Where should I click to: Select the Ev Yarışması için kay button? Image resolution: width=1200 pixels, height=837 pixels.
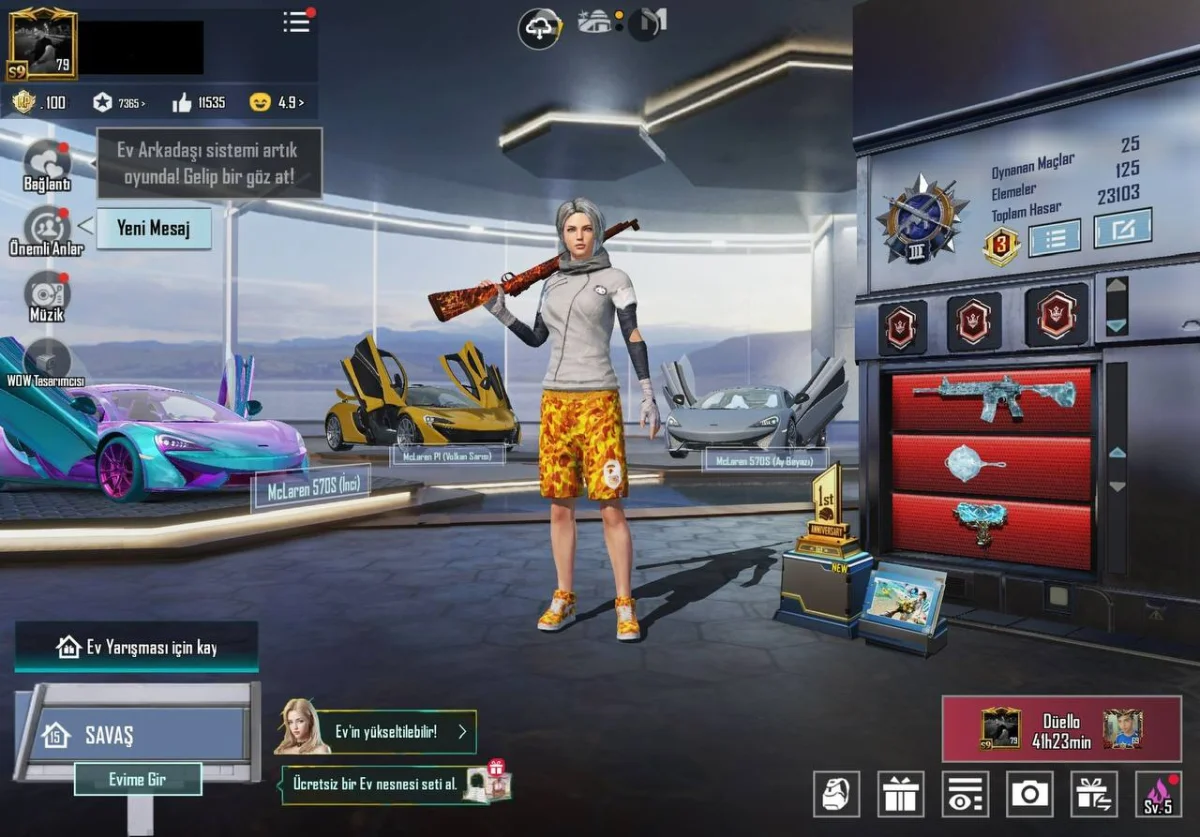click(136, 647)
